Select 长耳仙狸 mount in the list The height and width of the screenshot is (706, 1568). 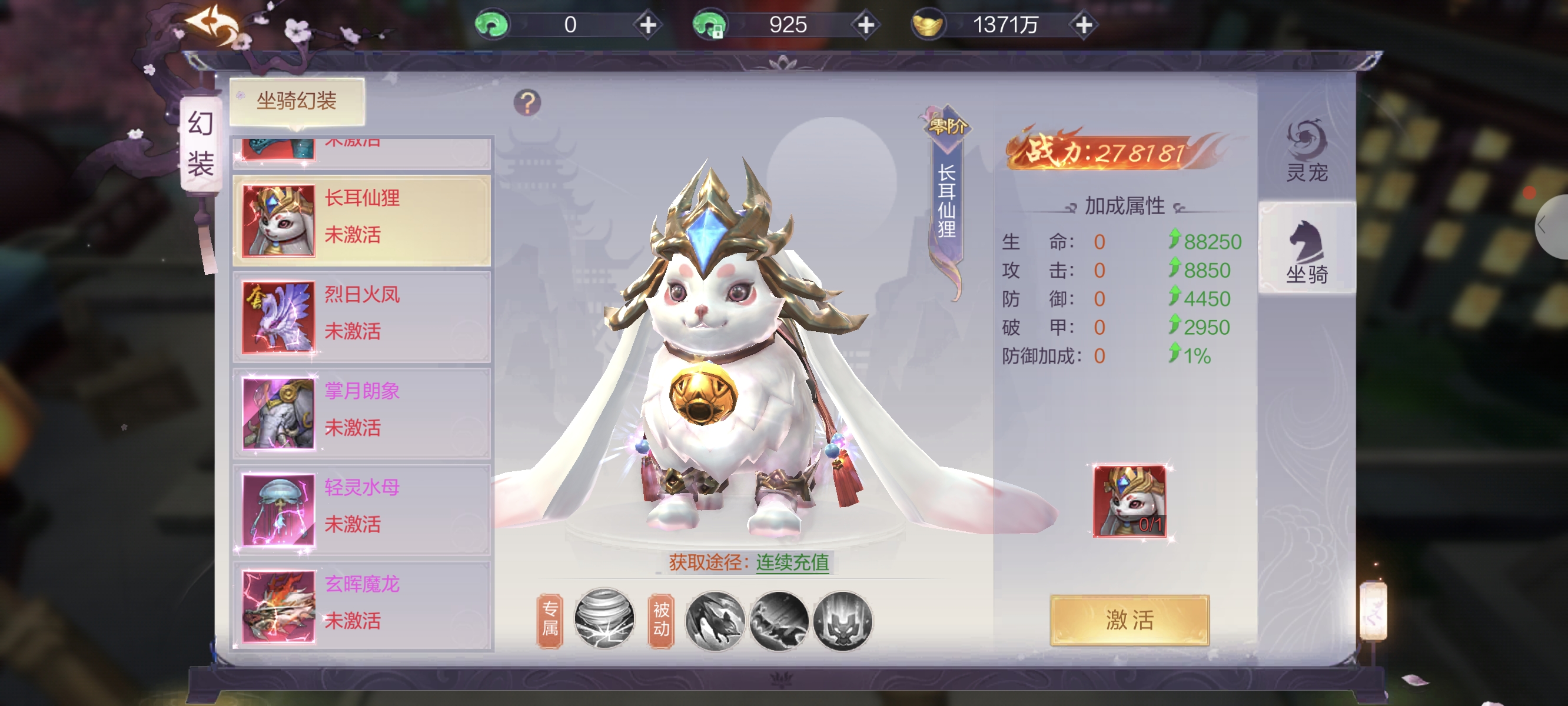click(361, 220)
